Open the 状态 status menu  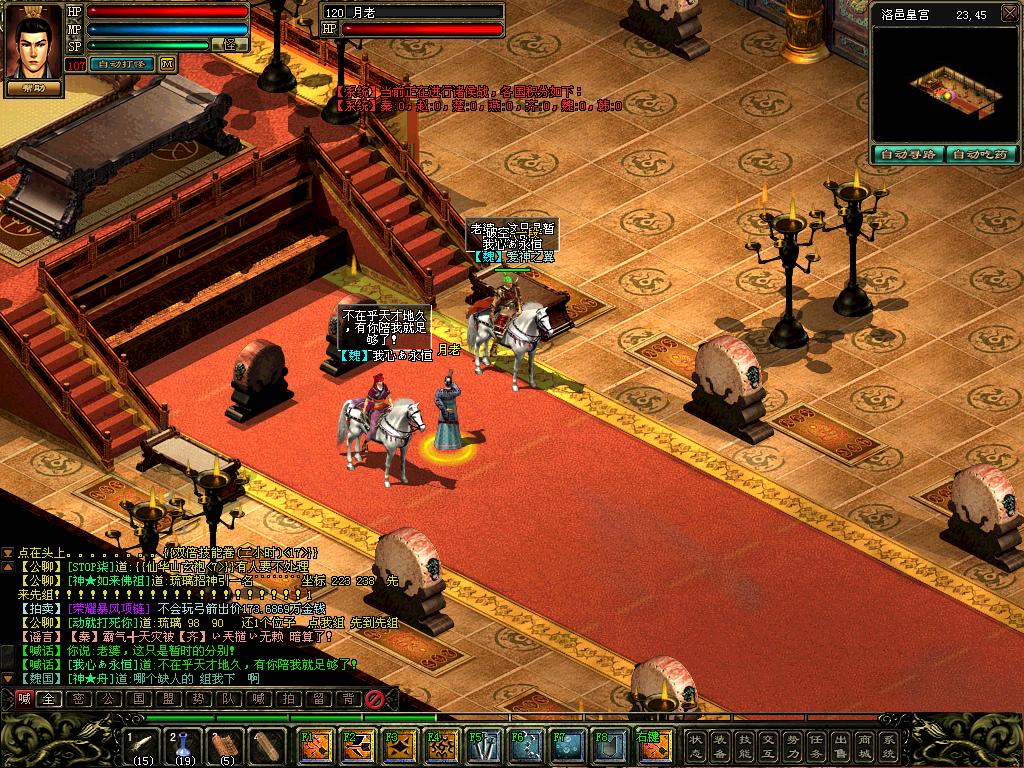click(696, 745)
